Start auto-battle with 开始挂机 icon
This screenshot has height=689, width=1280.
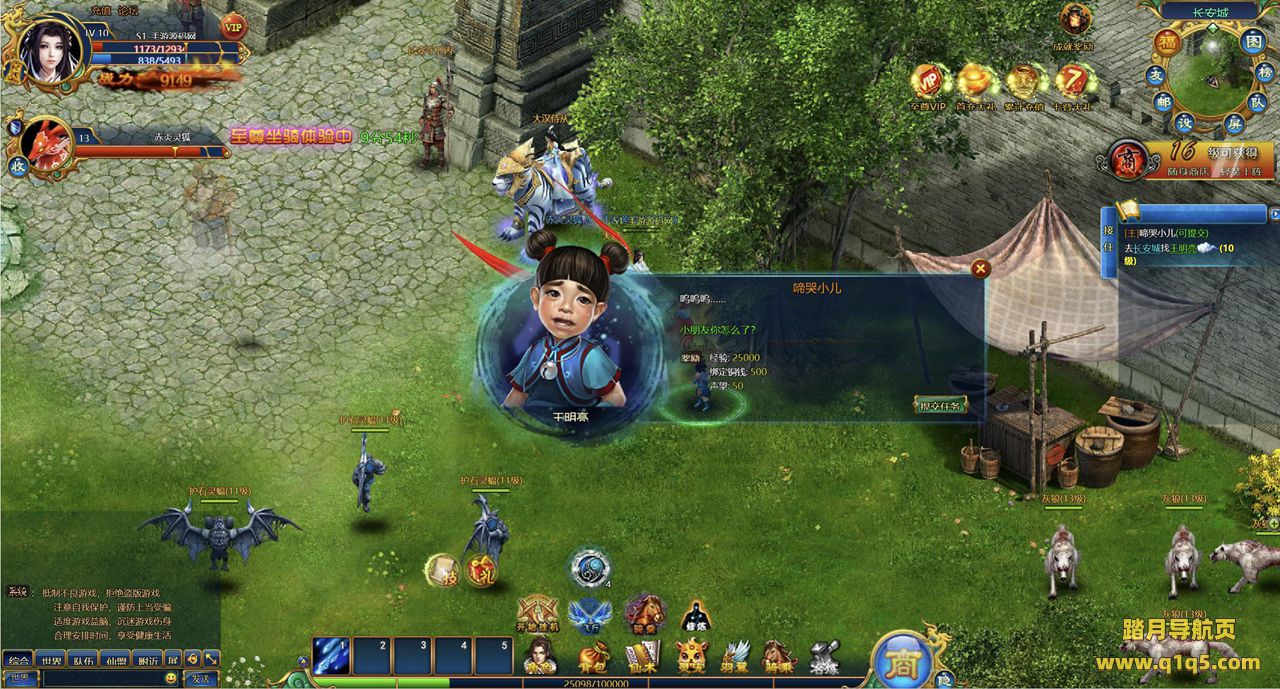(x=537, y=614)
